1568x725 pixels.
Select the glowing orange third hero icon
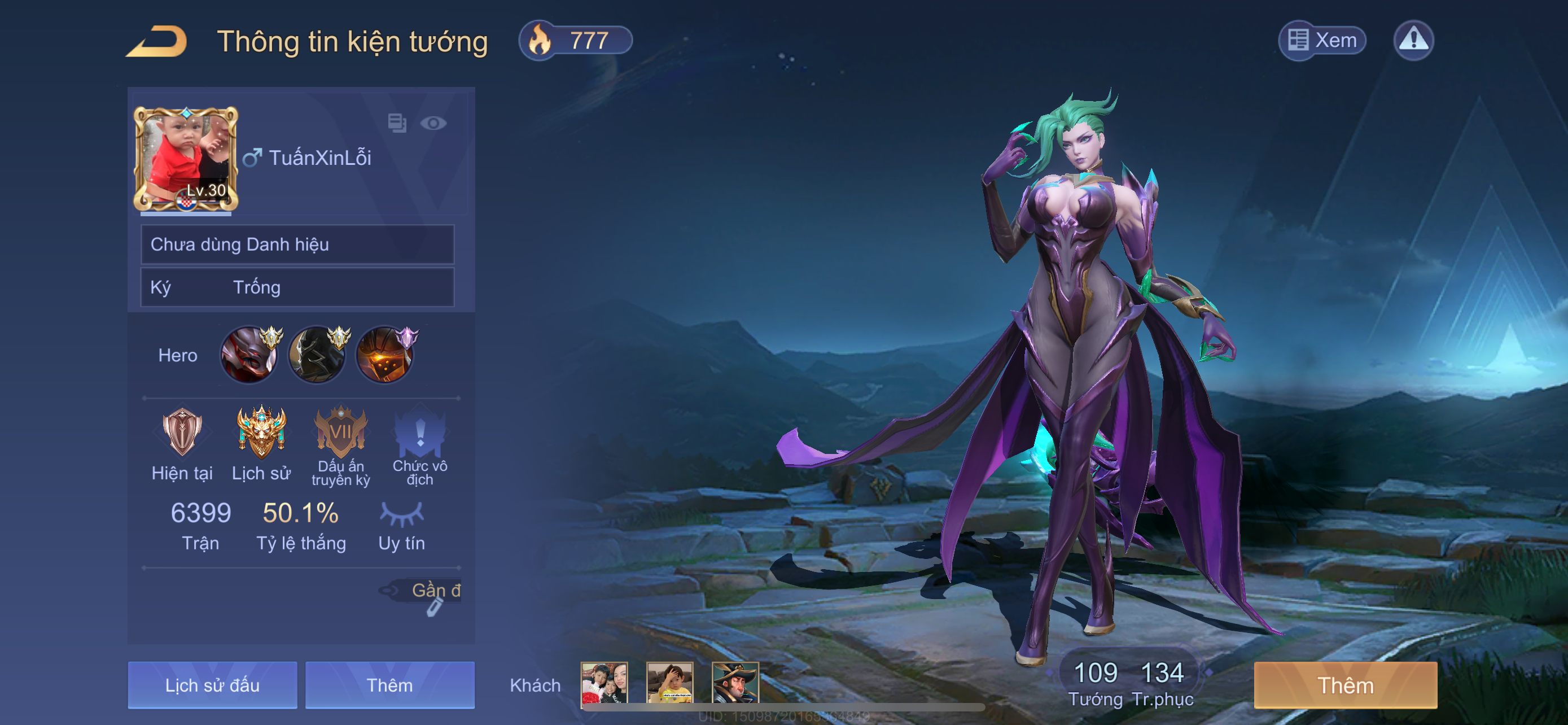click(x=385, y=356)
